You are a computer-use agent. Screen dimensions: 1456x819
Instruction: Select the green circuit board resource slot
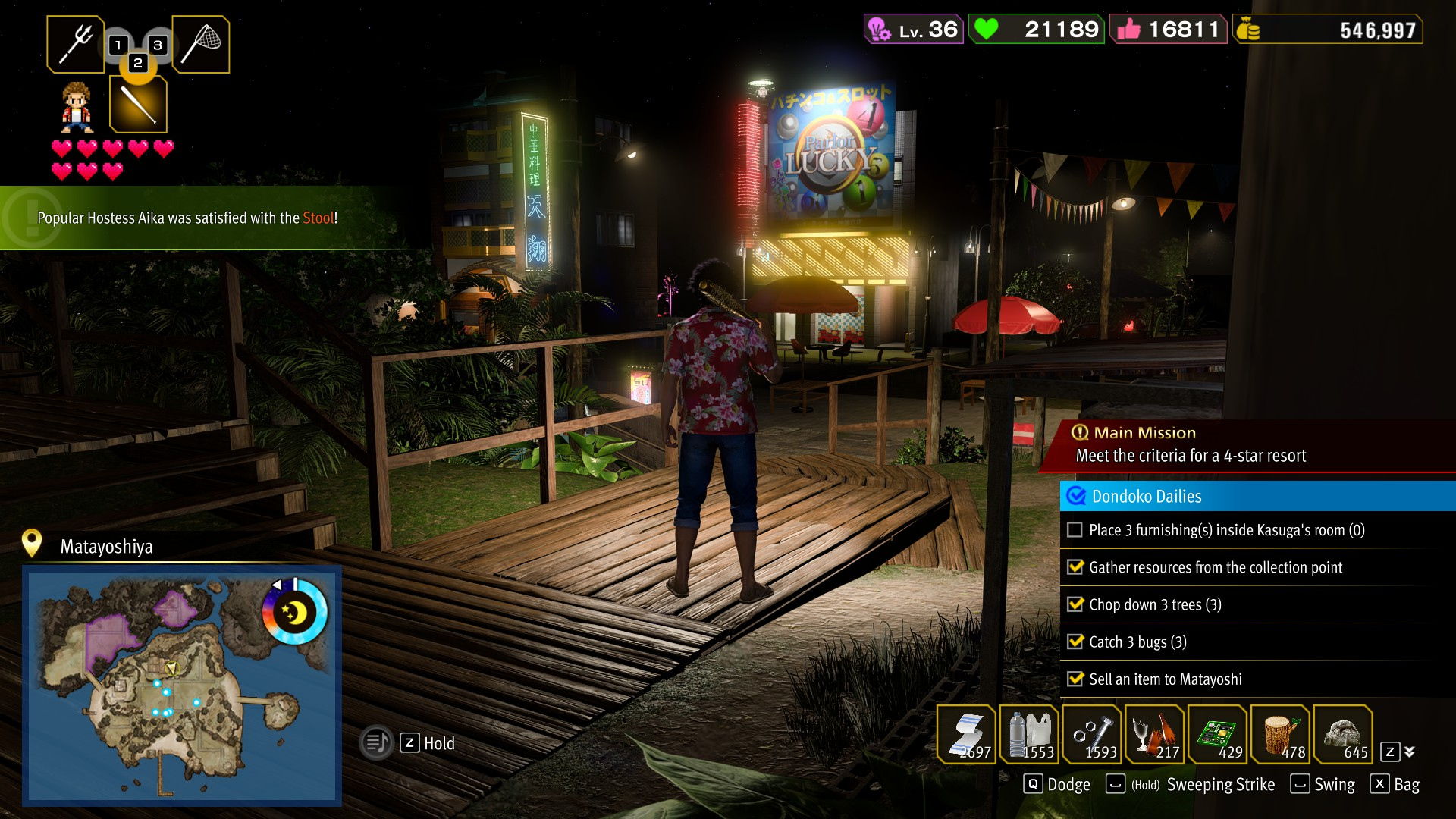click(1218, 734)
